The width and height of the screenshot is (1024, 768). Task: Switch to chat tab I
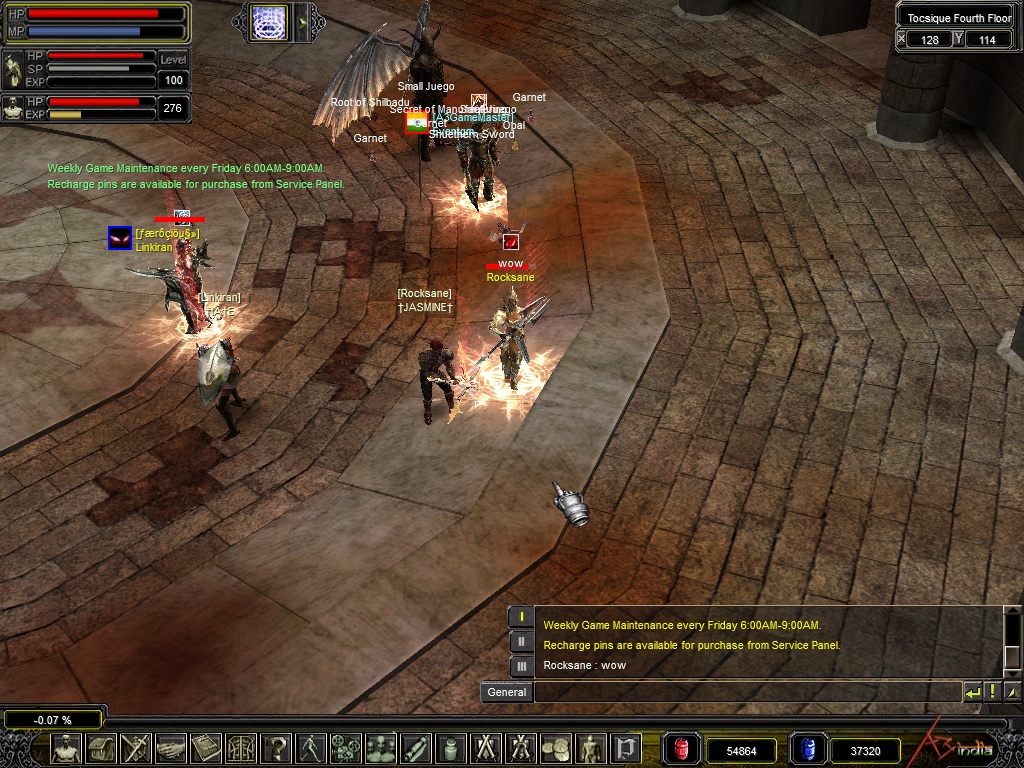(x=521, y=617)
